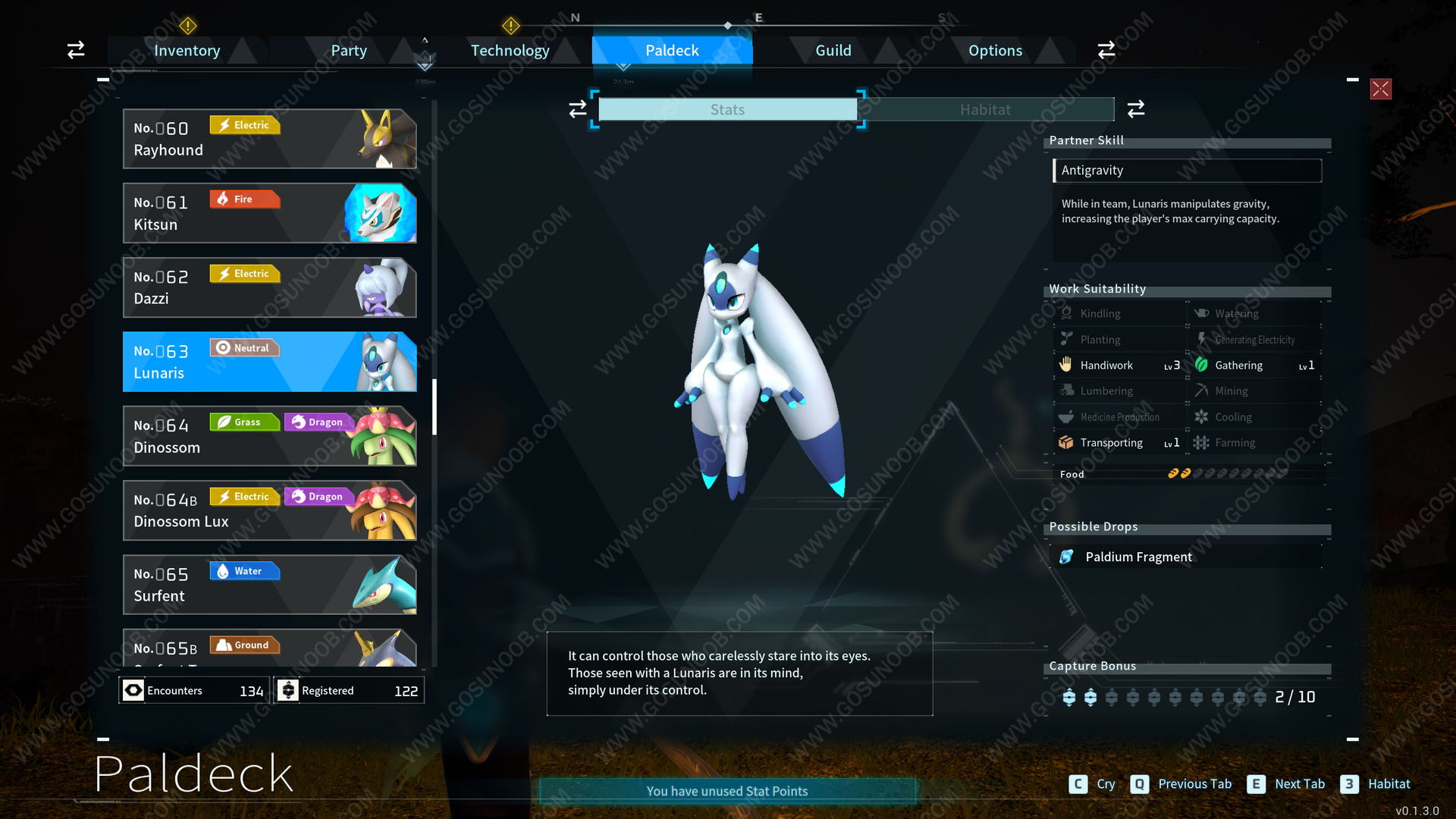Click the unused Stat Points notification
1456x819 pixels.
coord(727,791)
